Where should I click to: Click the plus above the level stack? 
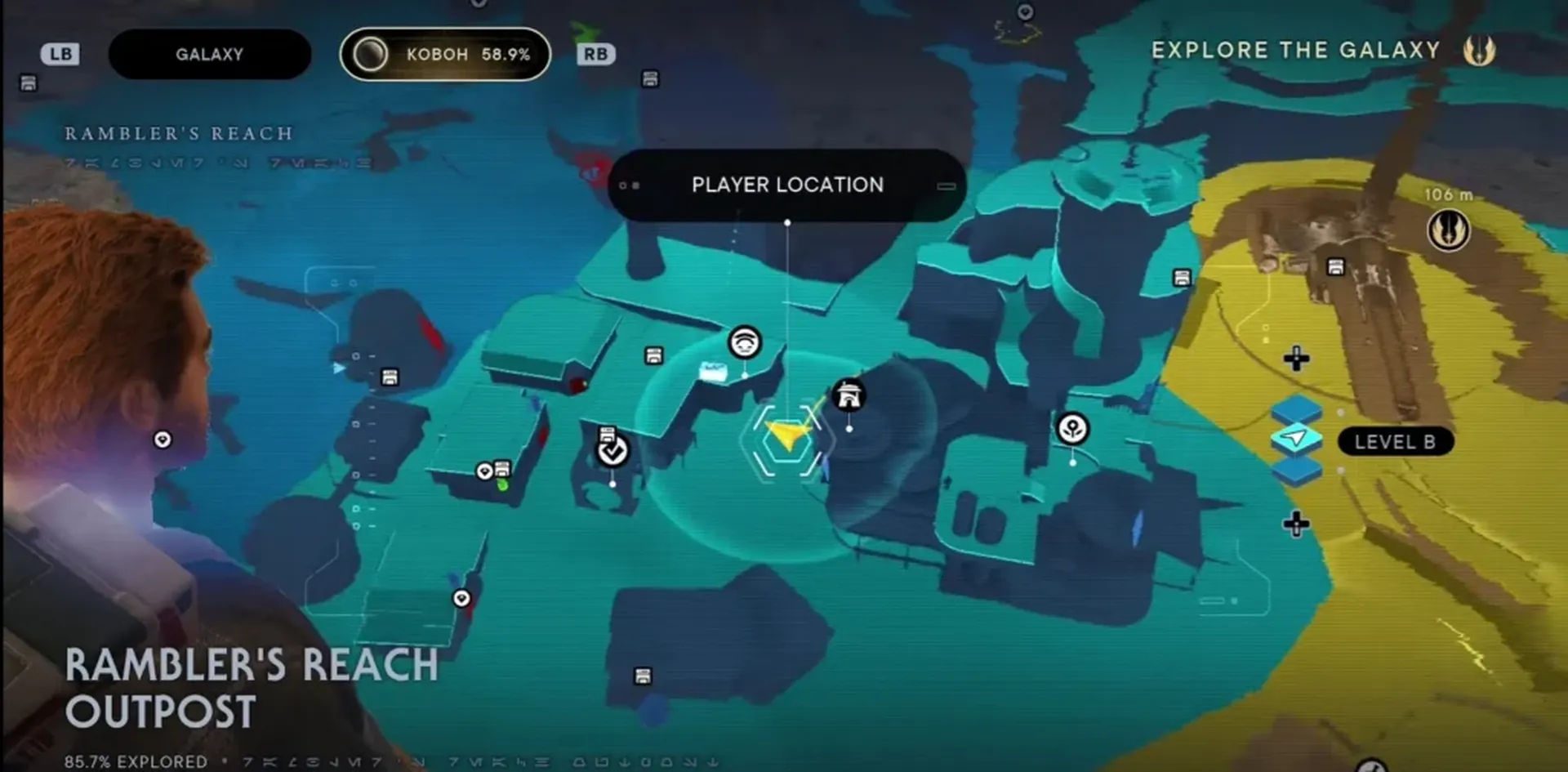1296,359
